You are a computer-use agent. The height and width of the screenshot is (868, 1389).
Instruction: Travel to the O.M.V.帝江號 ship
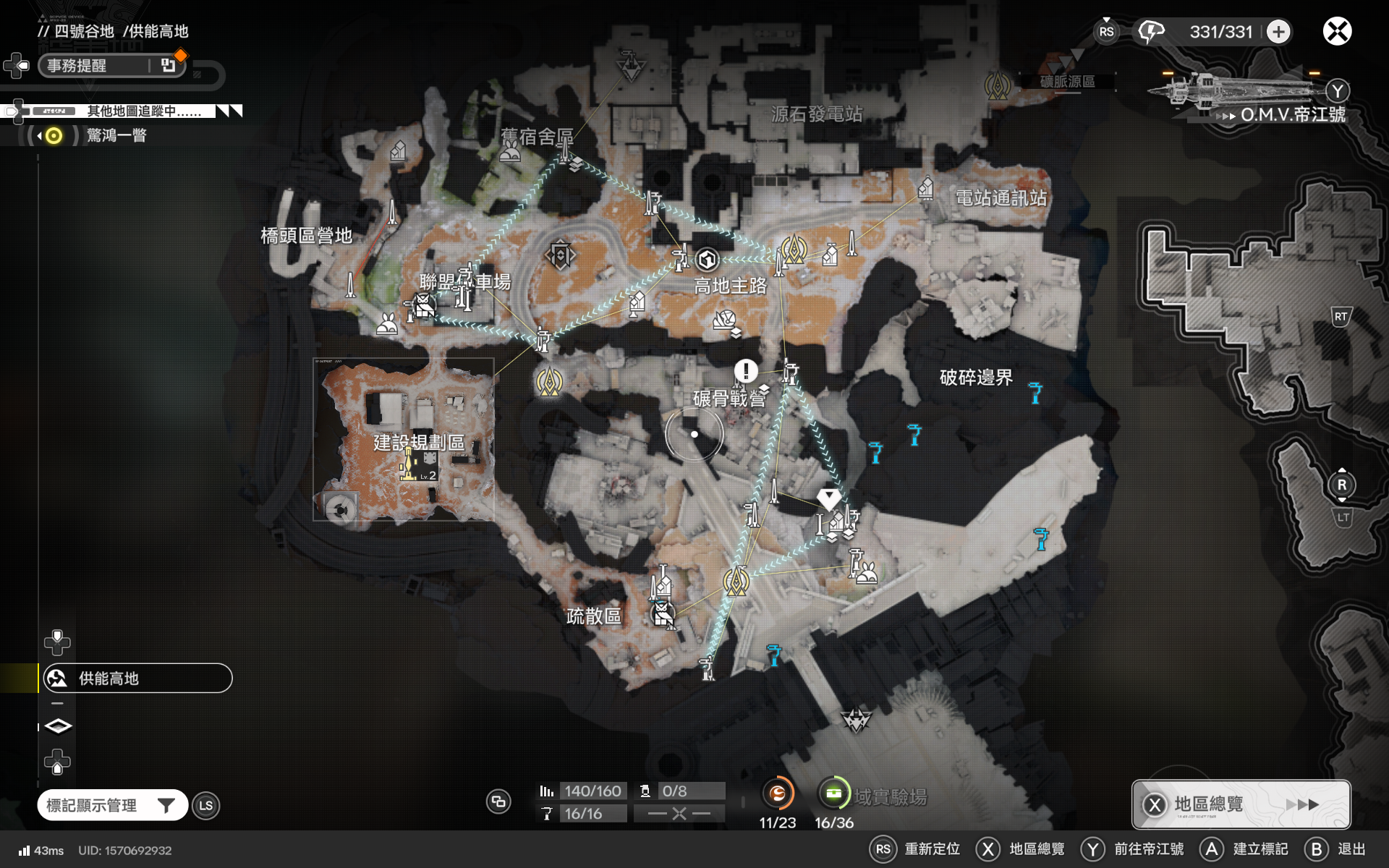[1291, 114]
